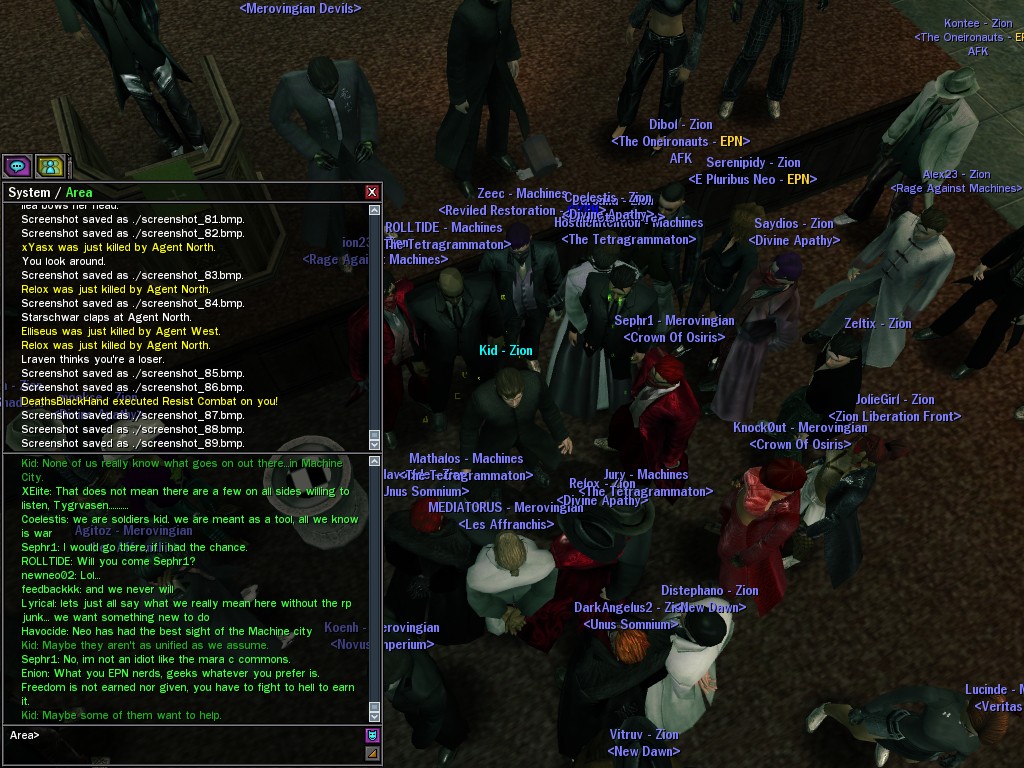Open the purple mask emote button
The image size is (1024, 768).
[x=372, y=736]
